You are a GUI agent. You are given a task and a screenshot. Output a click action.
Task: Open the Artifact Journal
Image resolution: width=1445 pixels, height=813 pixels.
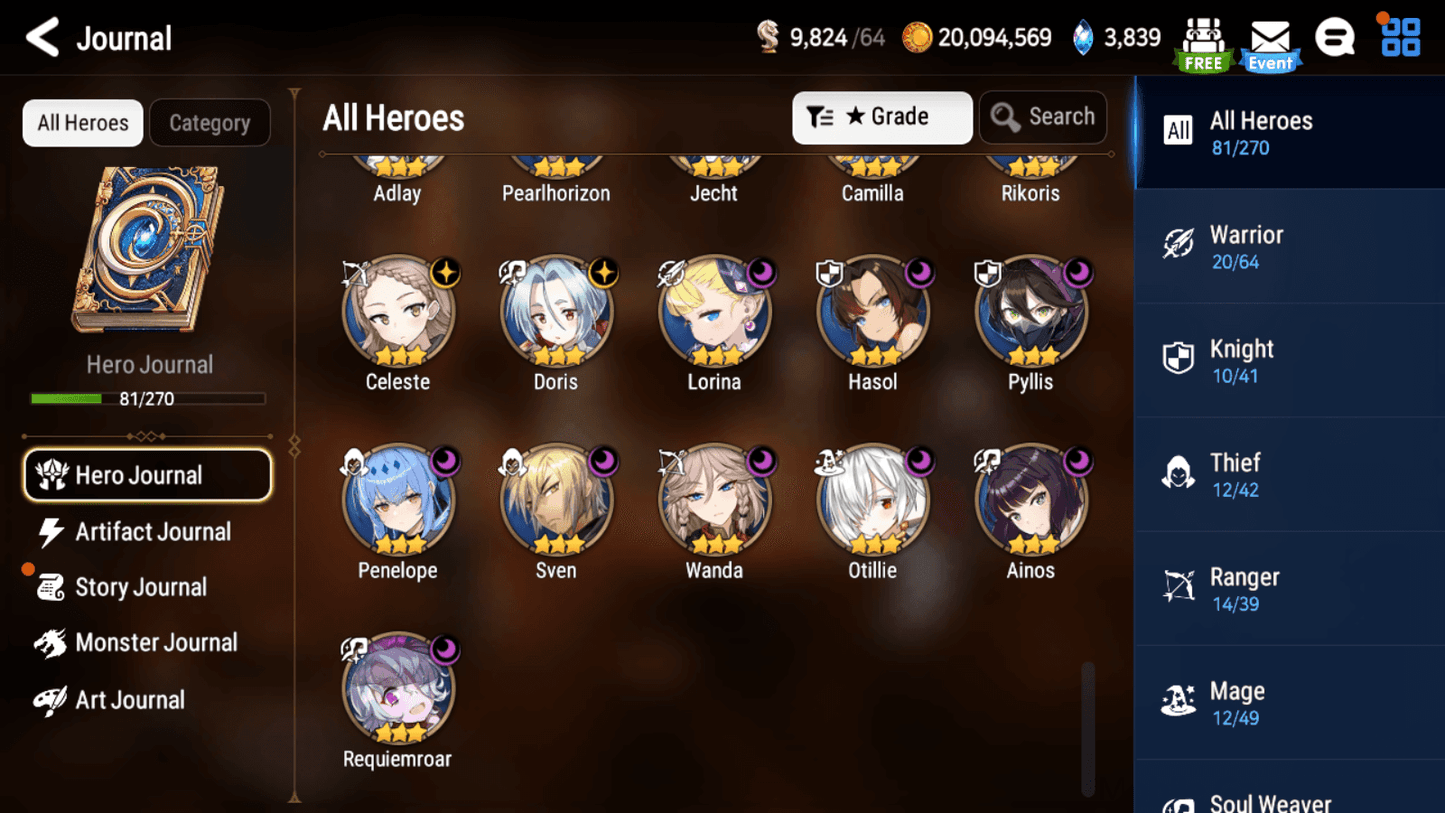(x=152, y=532)
